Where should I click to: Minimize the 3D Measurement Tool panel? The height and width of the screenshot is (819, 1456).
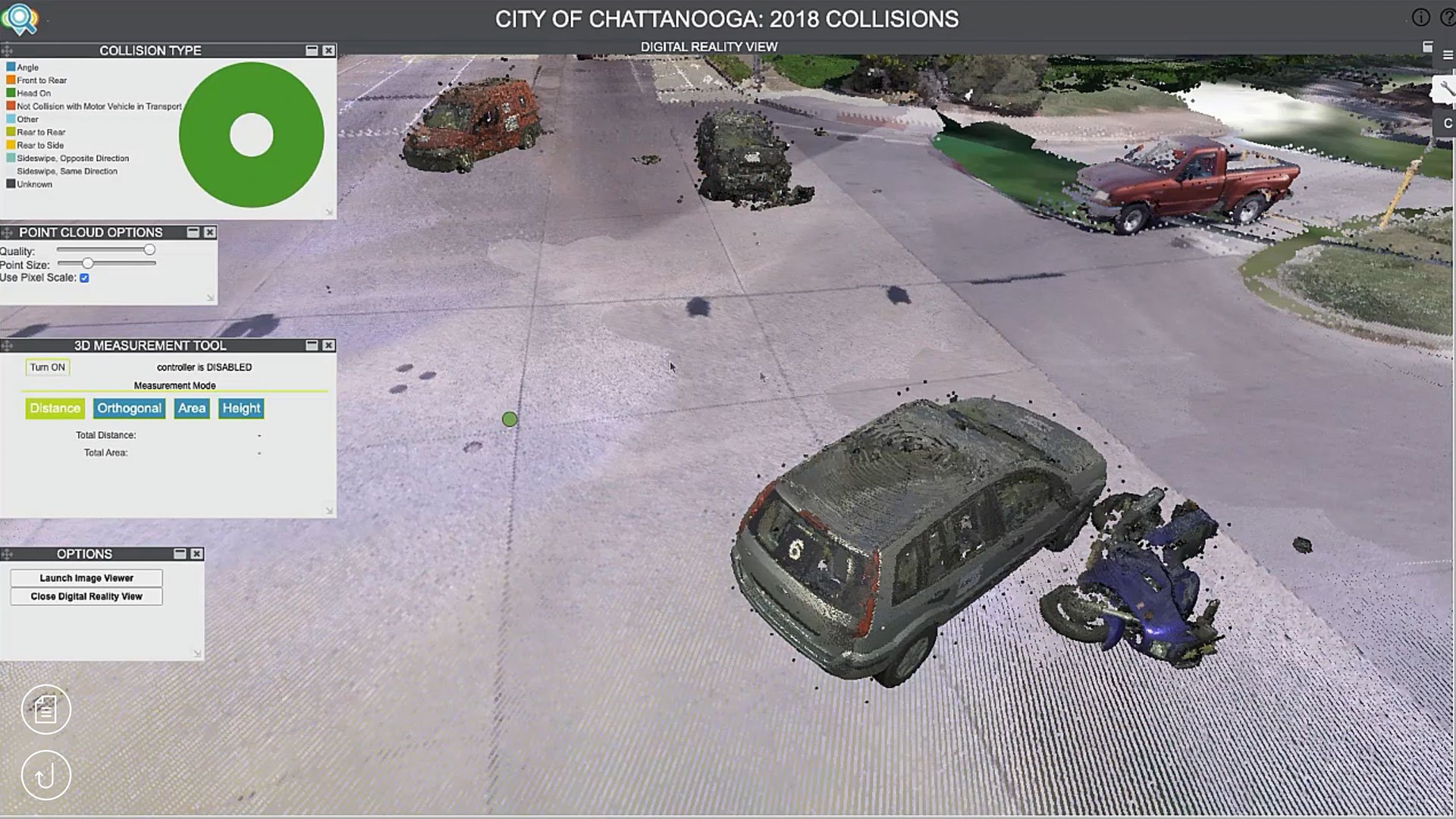coord(312,345)
